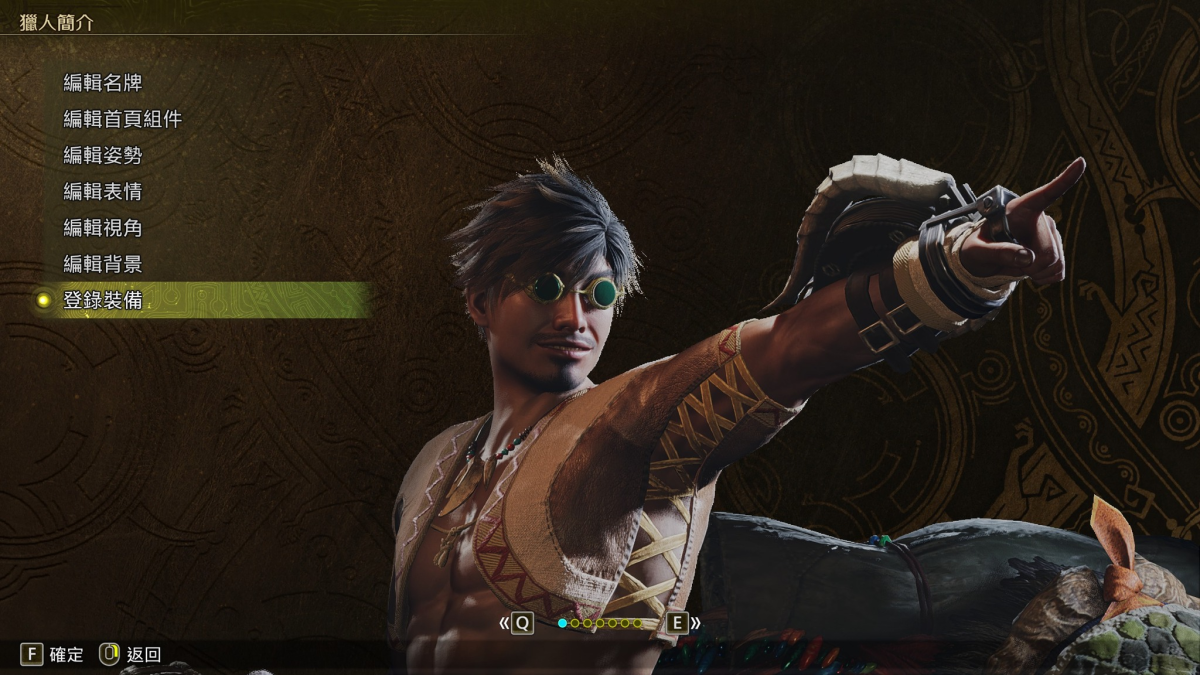The width and height of the screenshot is (1200, 675).
Task: Open 編輯表情 expression editor
Action: (x=103, y=191)
